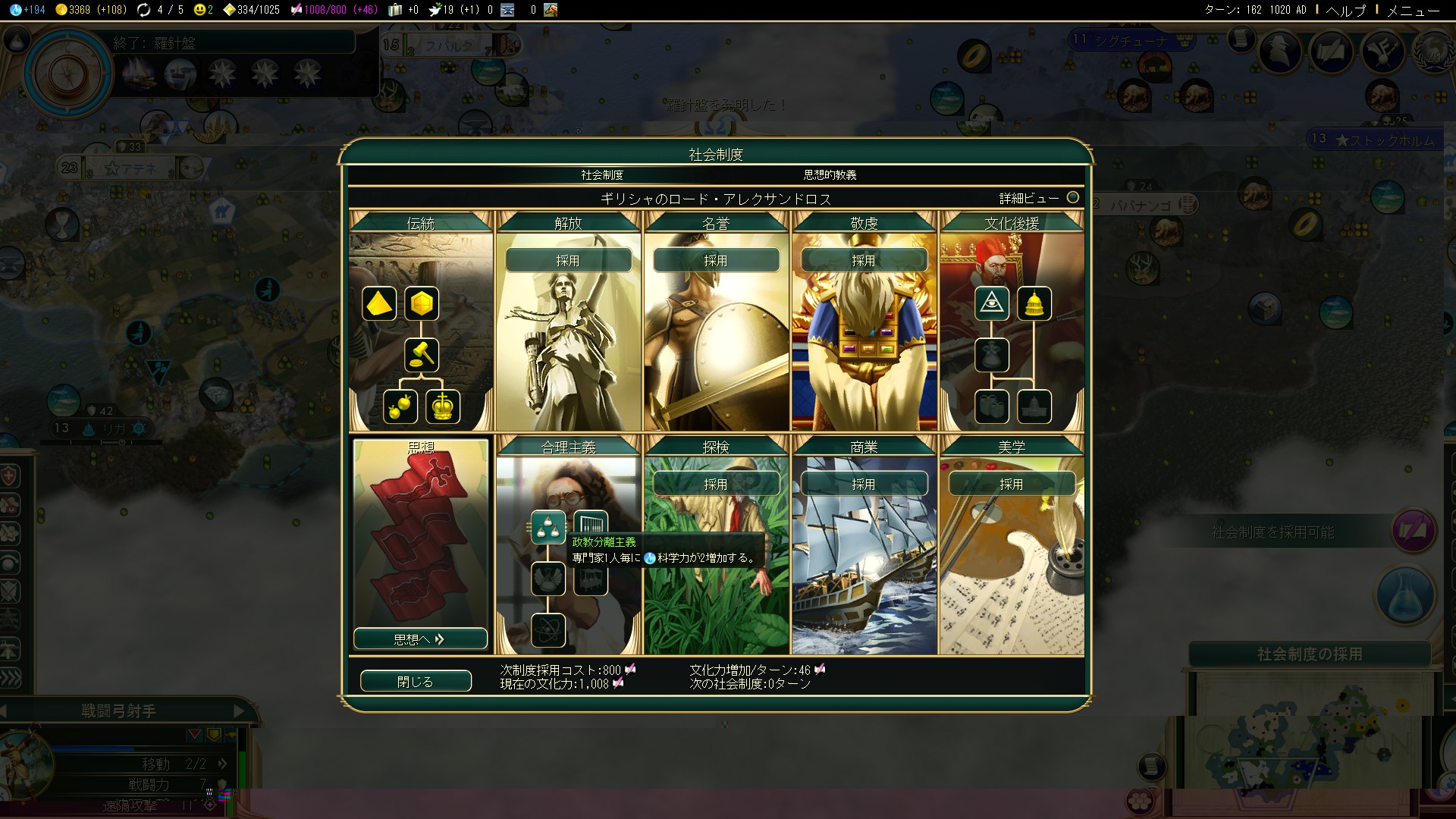Close the social policies window

pyautogui.click(x=416, y=681)
